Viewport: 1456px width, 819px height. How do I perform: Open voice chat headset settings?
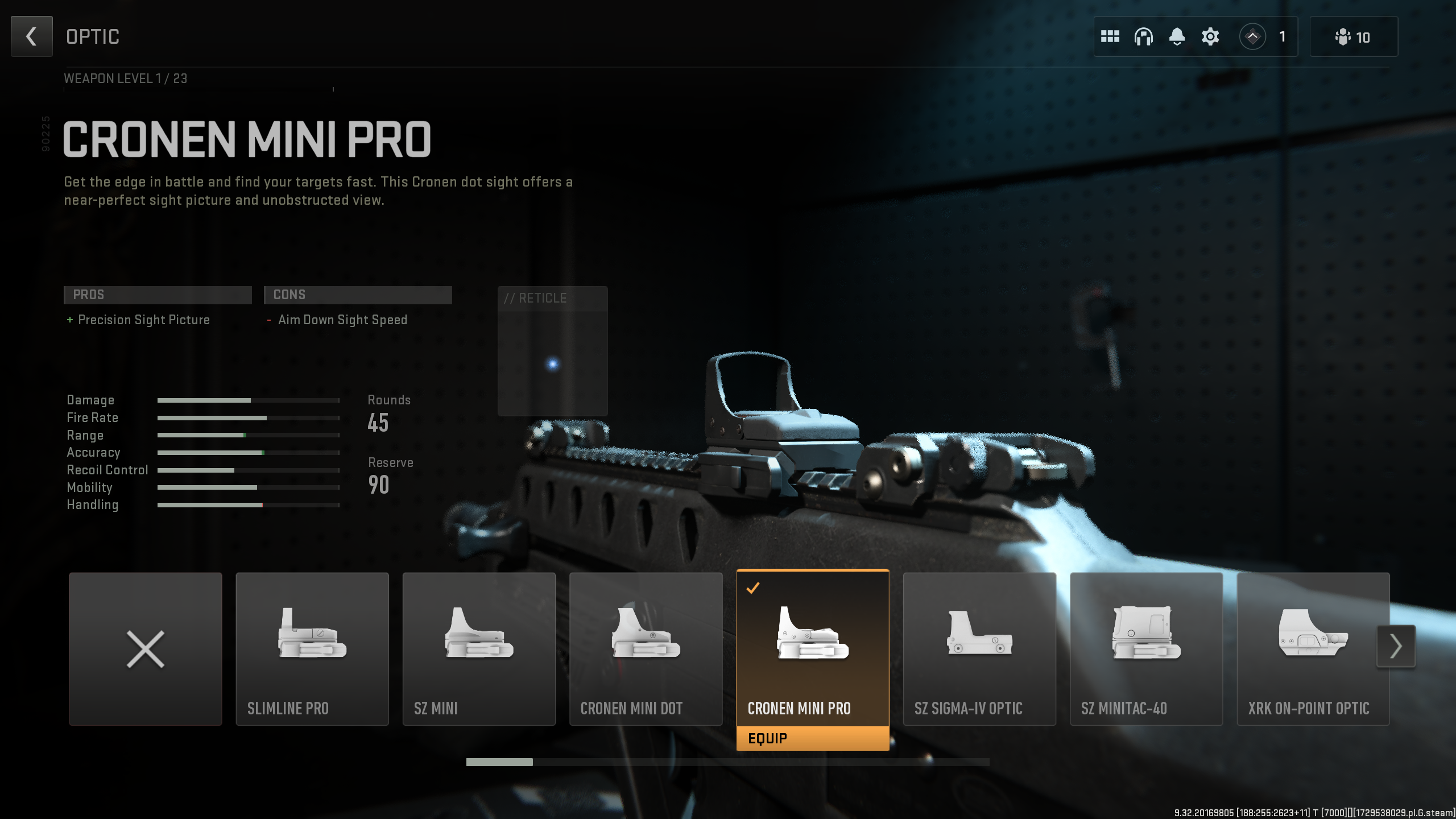(1143, 37)
